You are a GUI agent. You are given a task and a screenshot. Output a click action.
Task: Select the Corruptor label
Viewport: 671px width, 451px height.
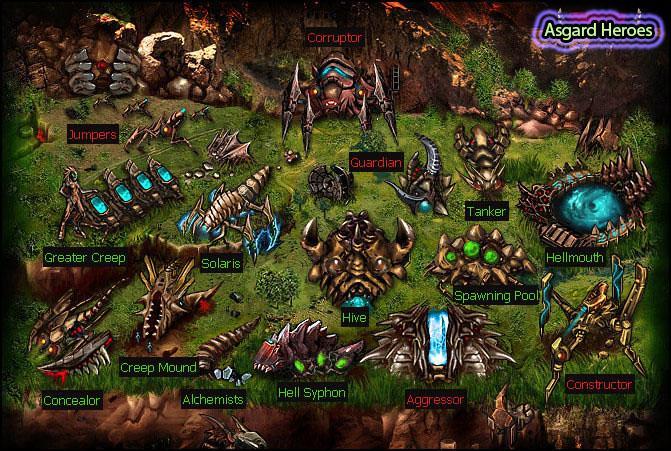point(335,38)
